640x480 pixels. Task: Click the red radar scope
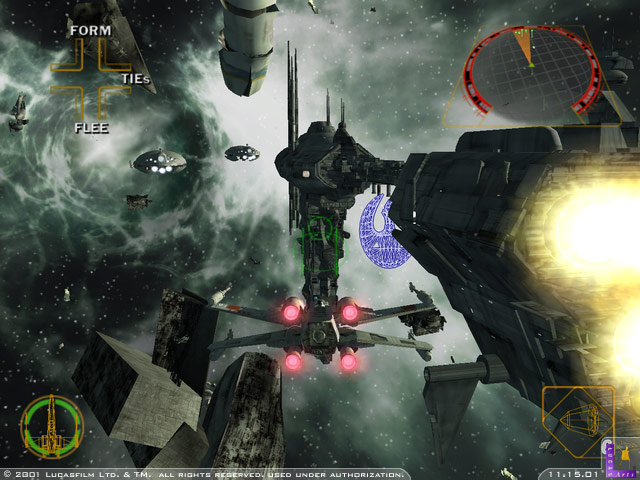531,67
